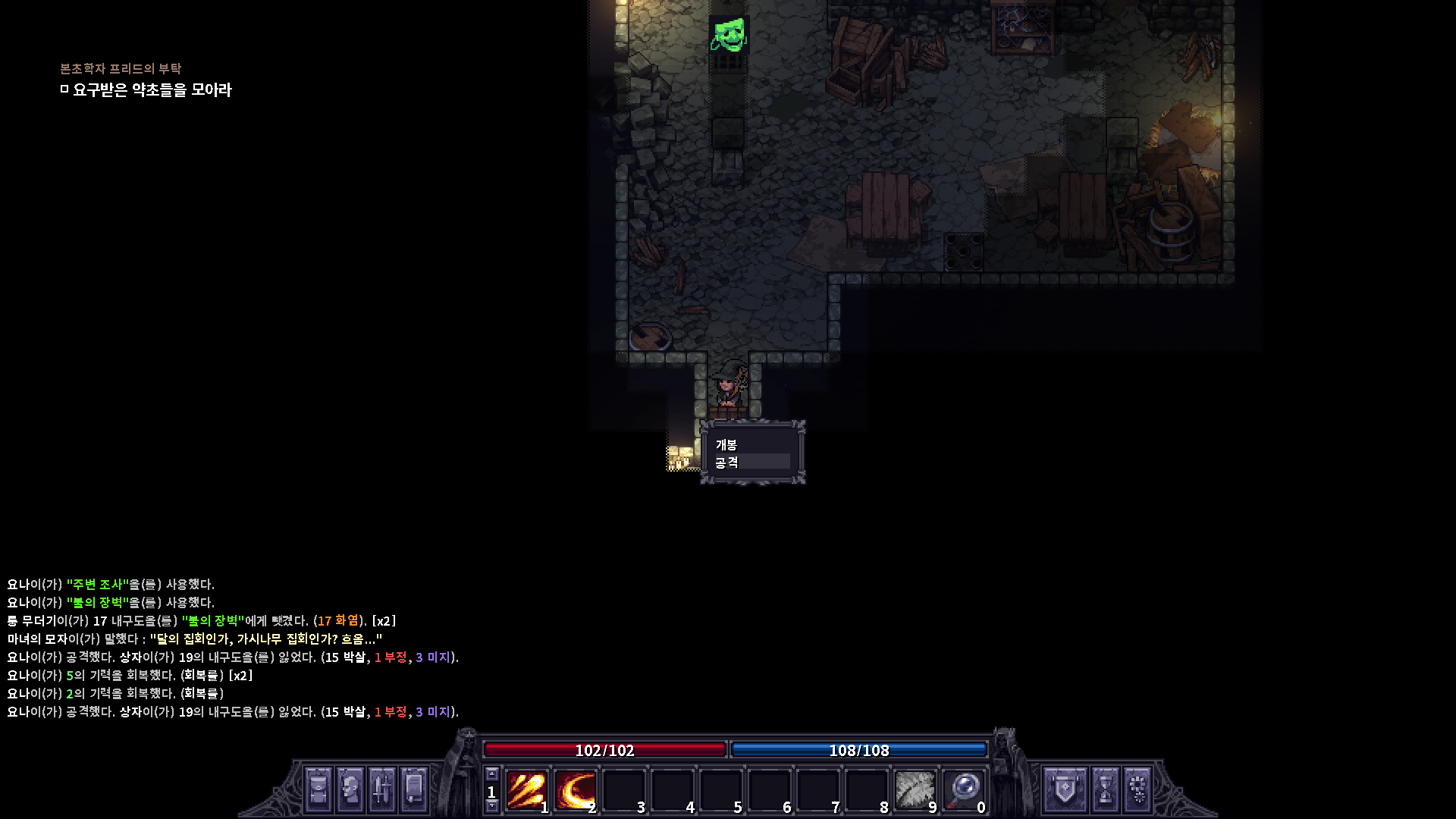
Task: Use the grey leaf skill in slot 9
Action: click(x=915, y=790)
